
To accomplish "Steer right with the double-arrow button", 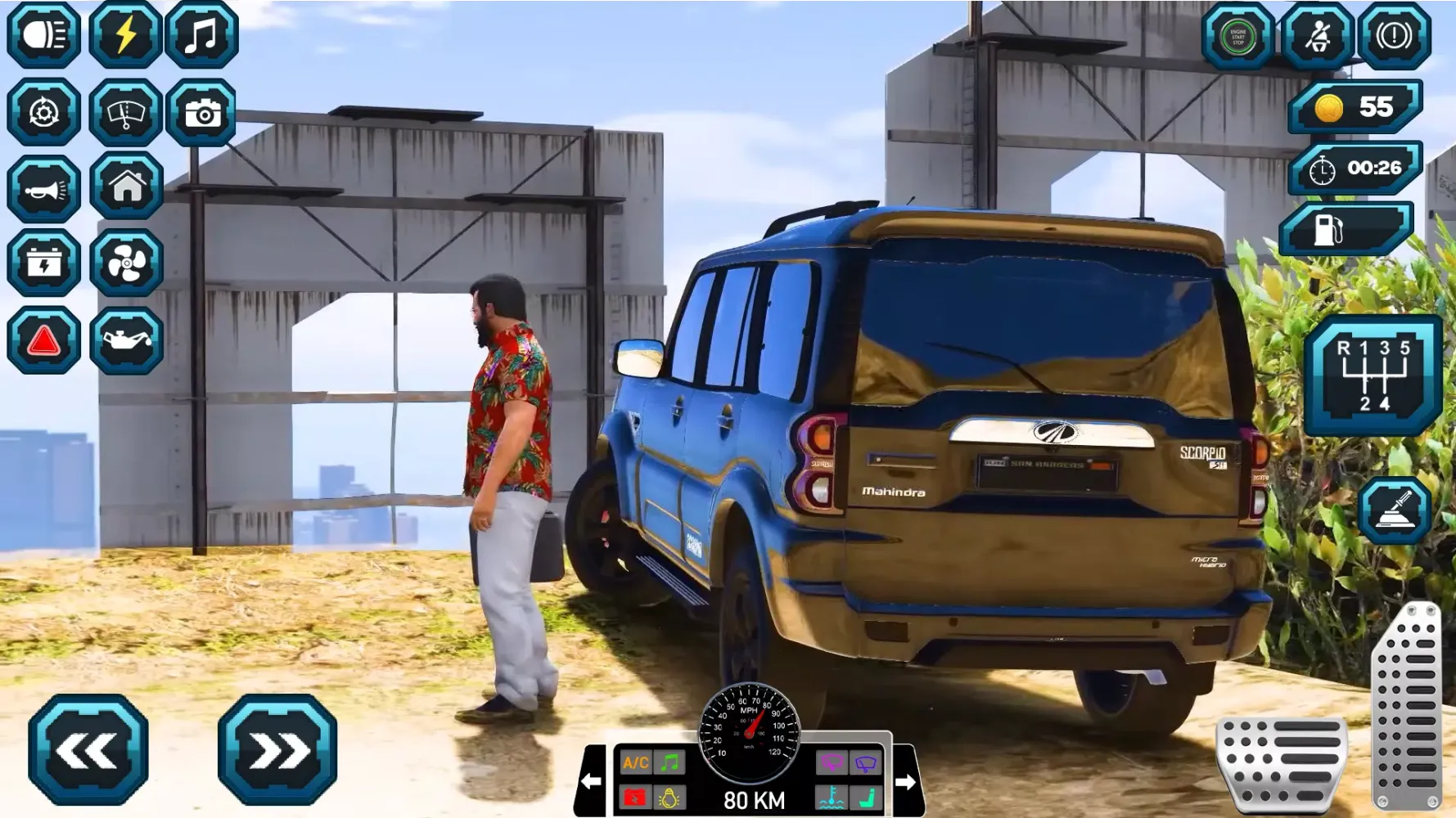I will click(x=277, y=749).
